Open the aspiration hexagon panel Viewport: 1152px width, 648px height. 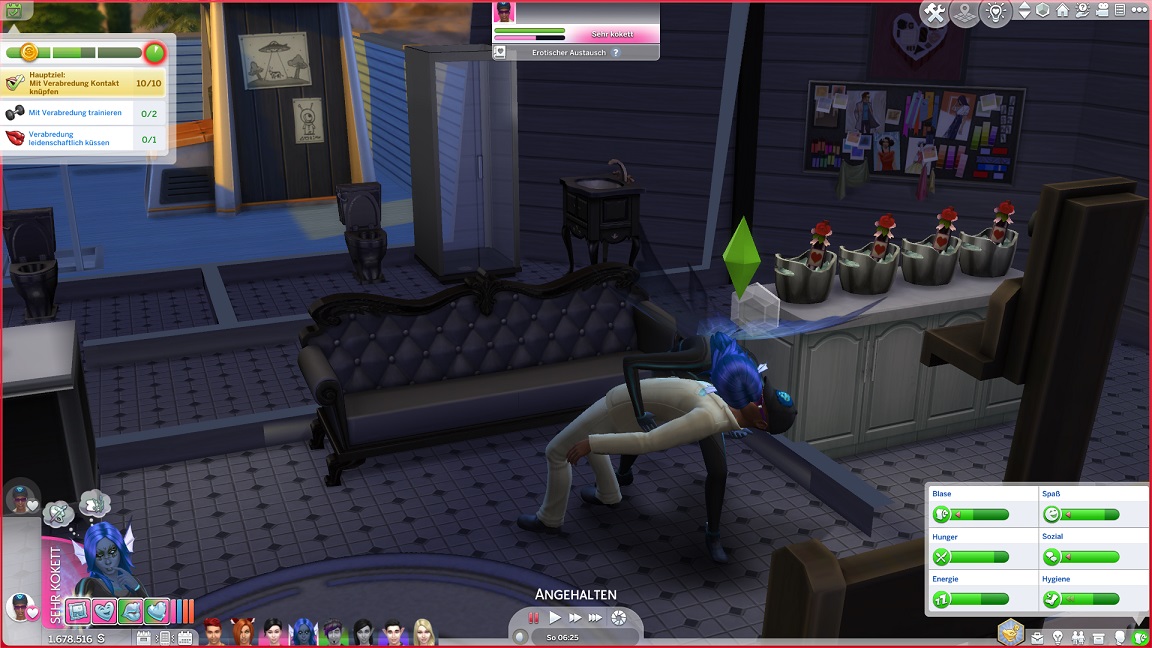pyautogui.click(x=1011, y=631)
